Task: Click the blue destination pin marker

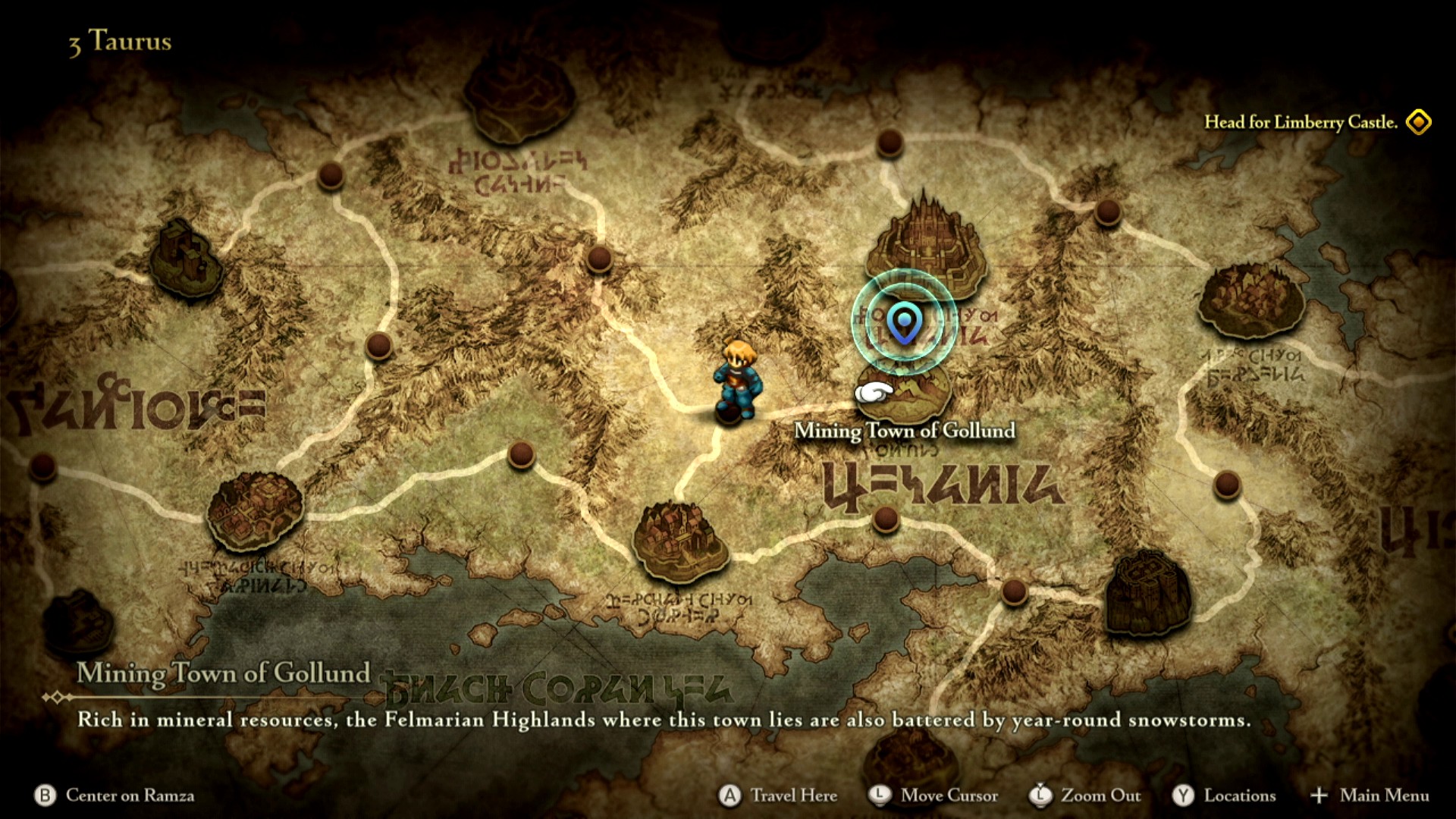Action: pyautogui.click(x=904, y=322)
